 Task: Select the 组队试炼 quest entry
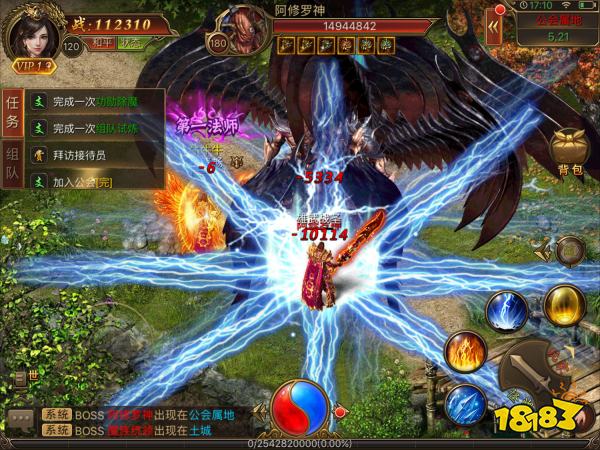(x=96, y=128)
